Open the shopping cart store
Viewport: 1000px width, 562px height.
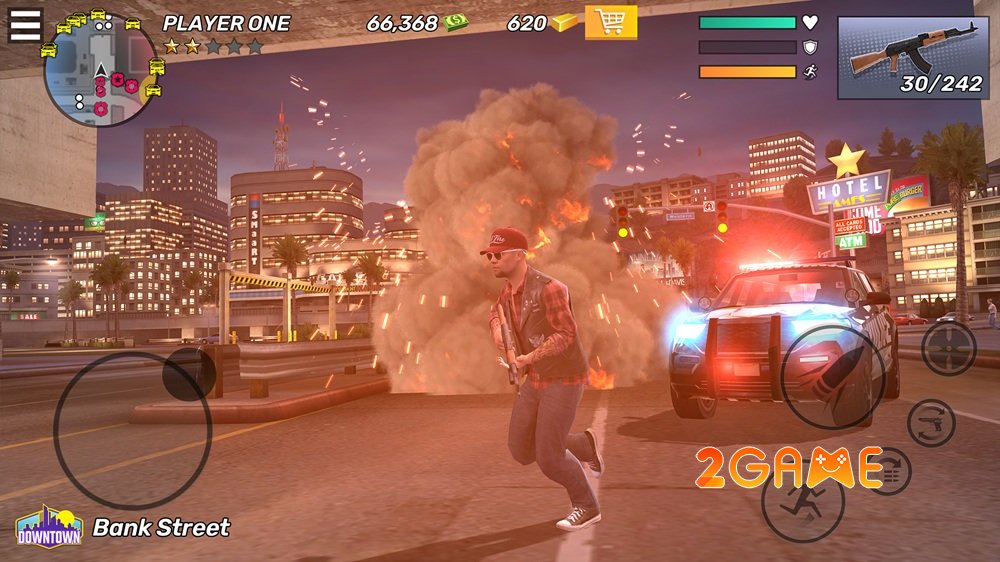click(x=610, y=22)
